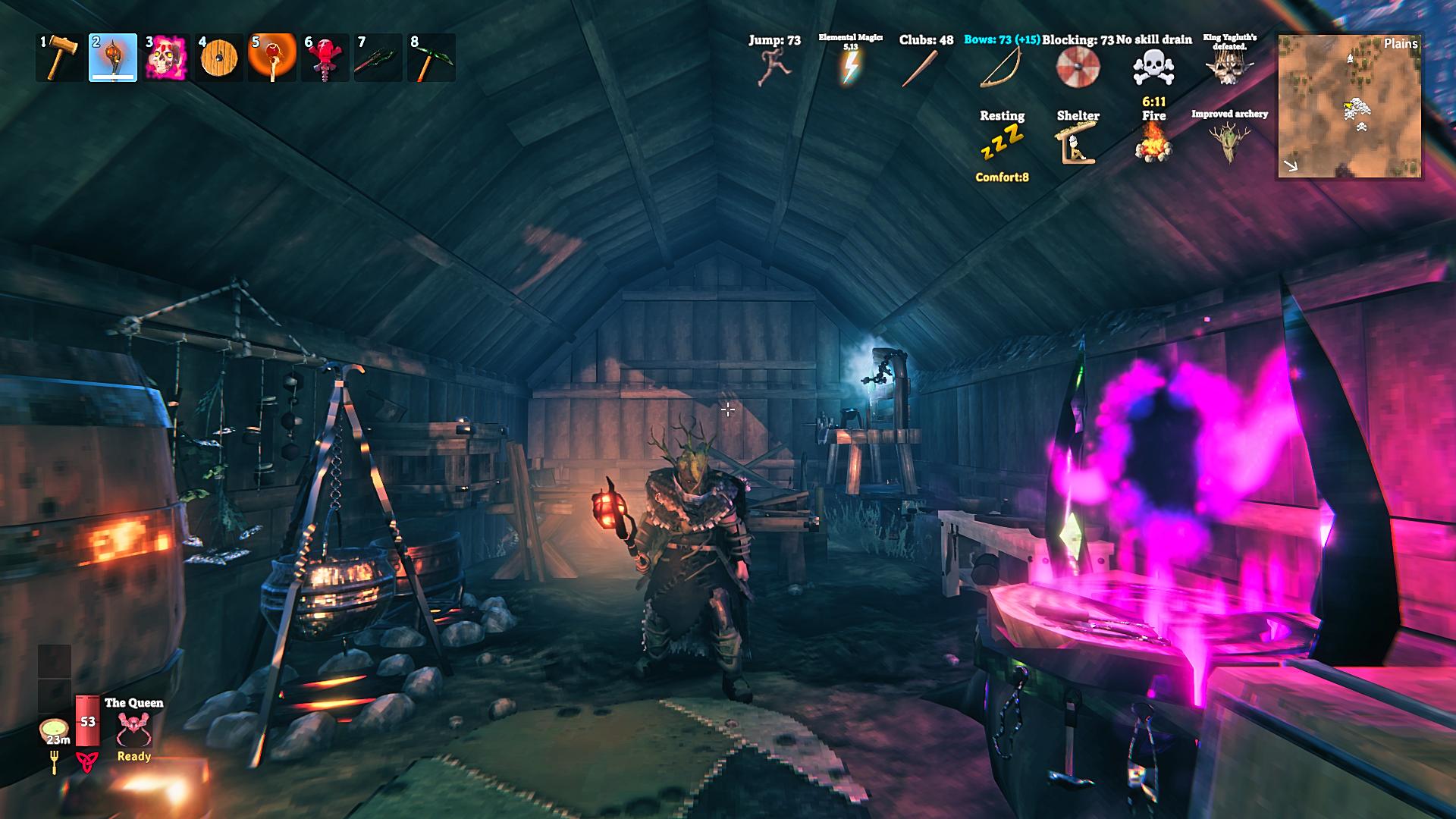Select the wooden hammer in slot 1
The height and width of the screenshot is (819, 1456).
59,58
